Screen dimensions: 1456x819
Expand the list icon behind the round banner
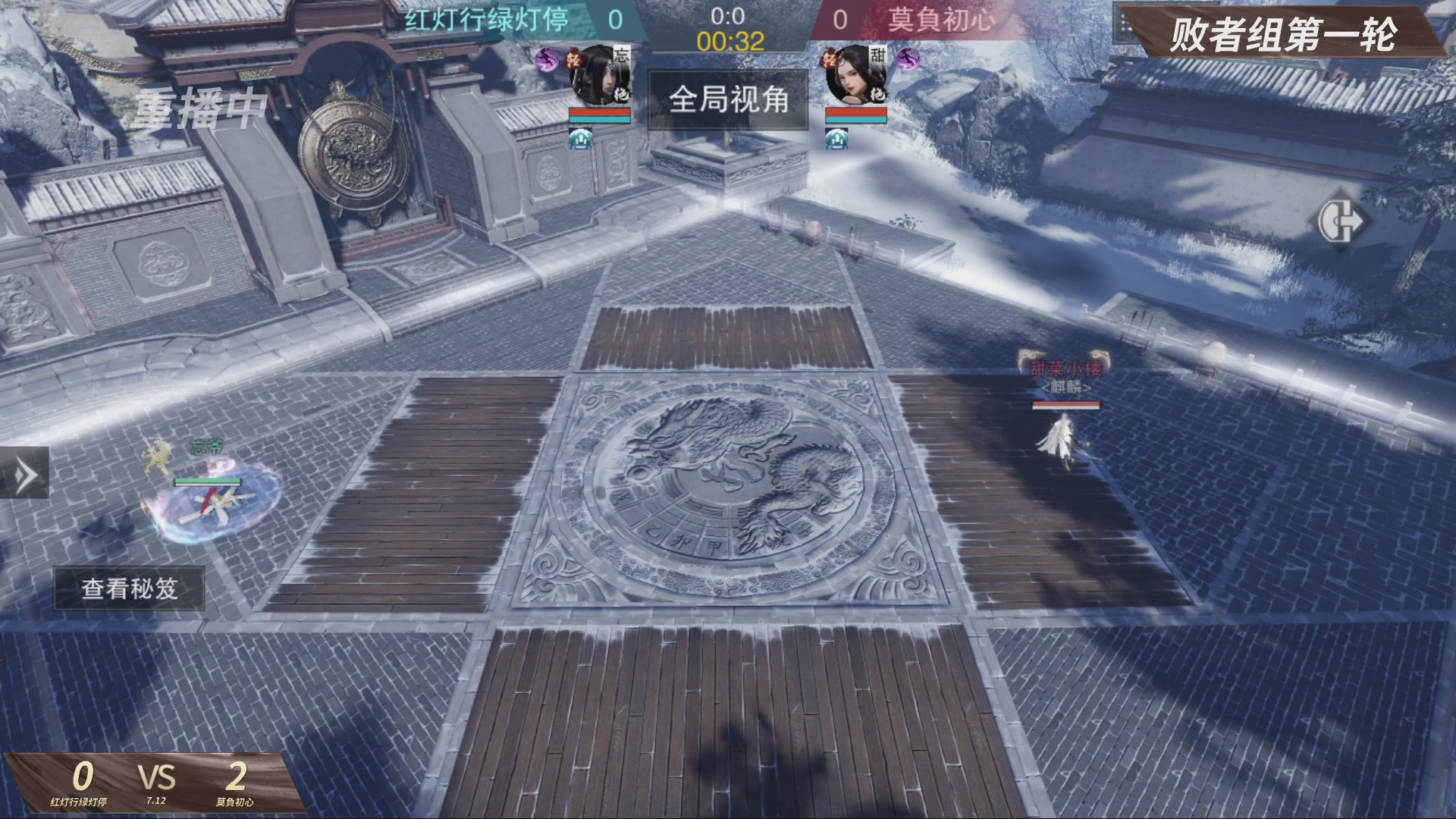[x=1122, y=21]
